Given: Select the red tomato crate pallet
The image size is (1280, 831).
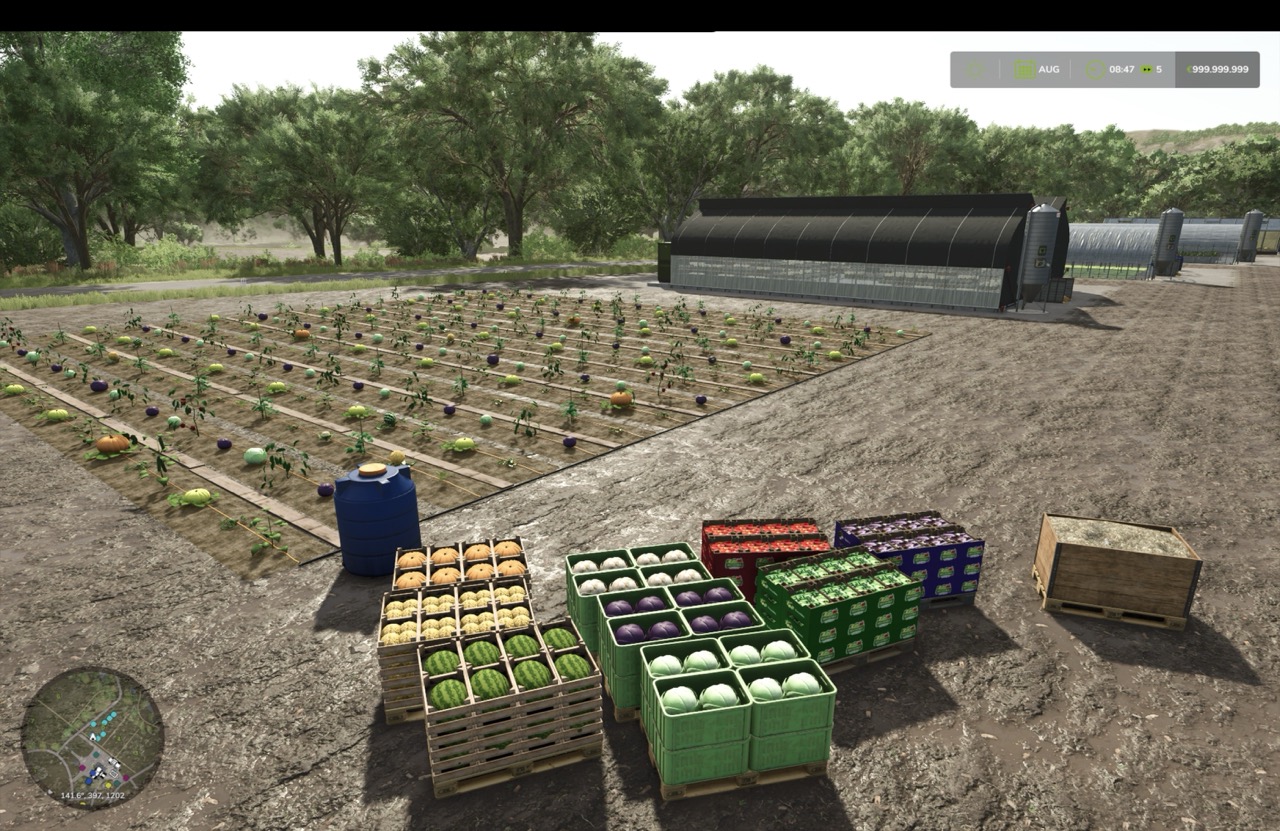Looking at the screenshot, I should (x=765, y=540).
